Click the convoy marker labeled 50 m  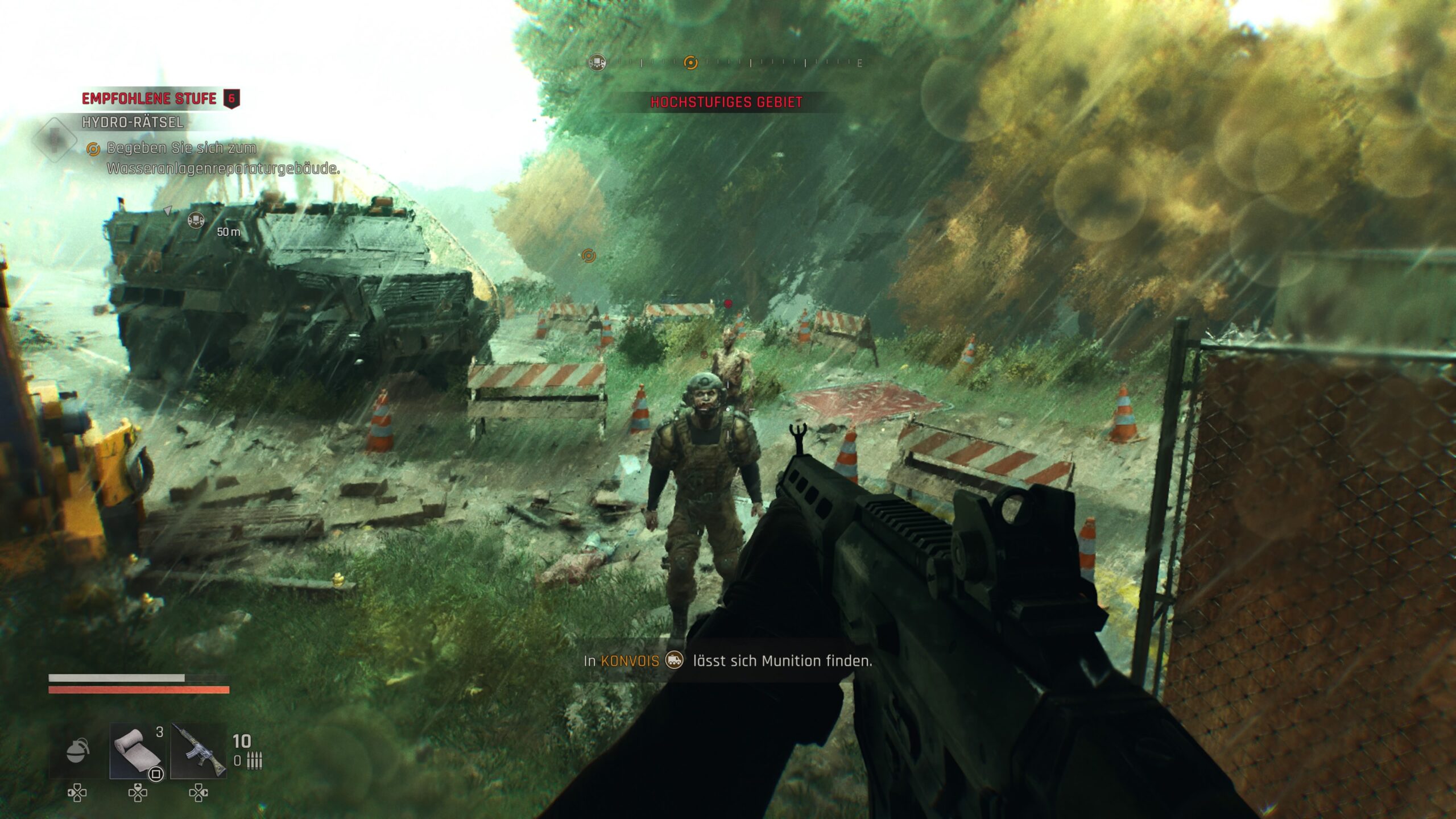click(x=196, y=220)
